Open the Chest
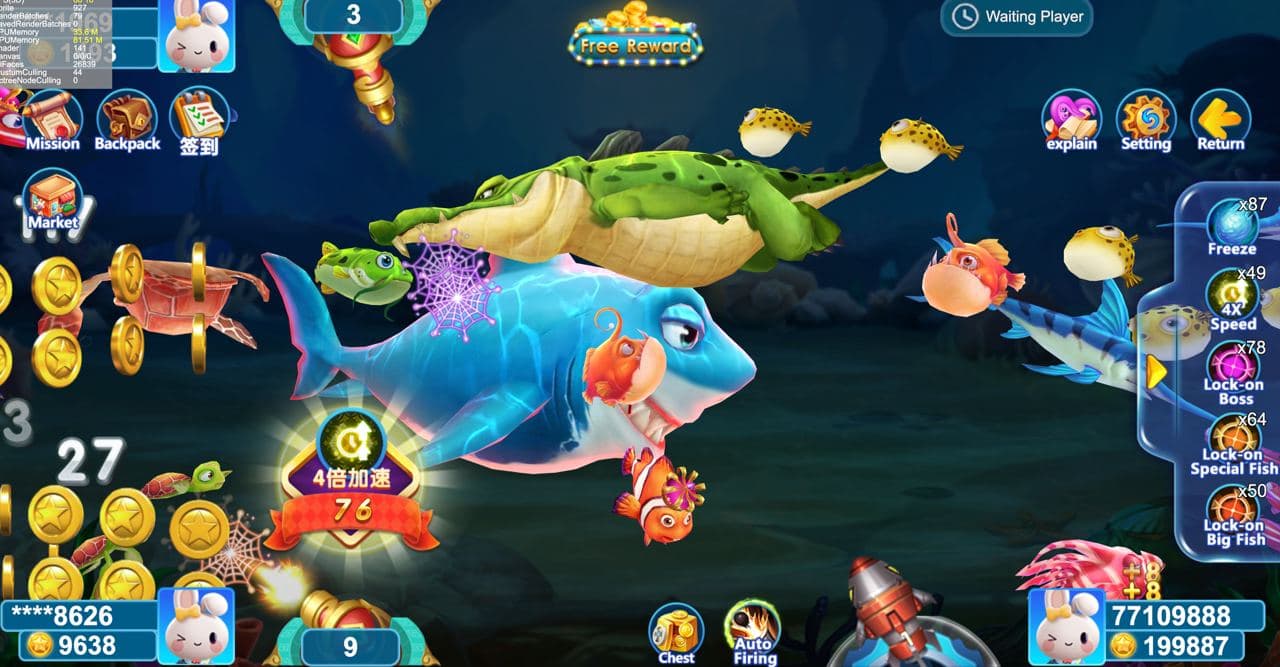Image resolution: width=1280 pixels, height=667 pixels. pyautogui.click(x=676, y=632)
